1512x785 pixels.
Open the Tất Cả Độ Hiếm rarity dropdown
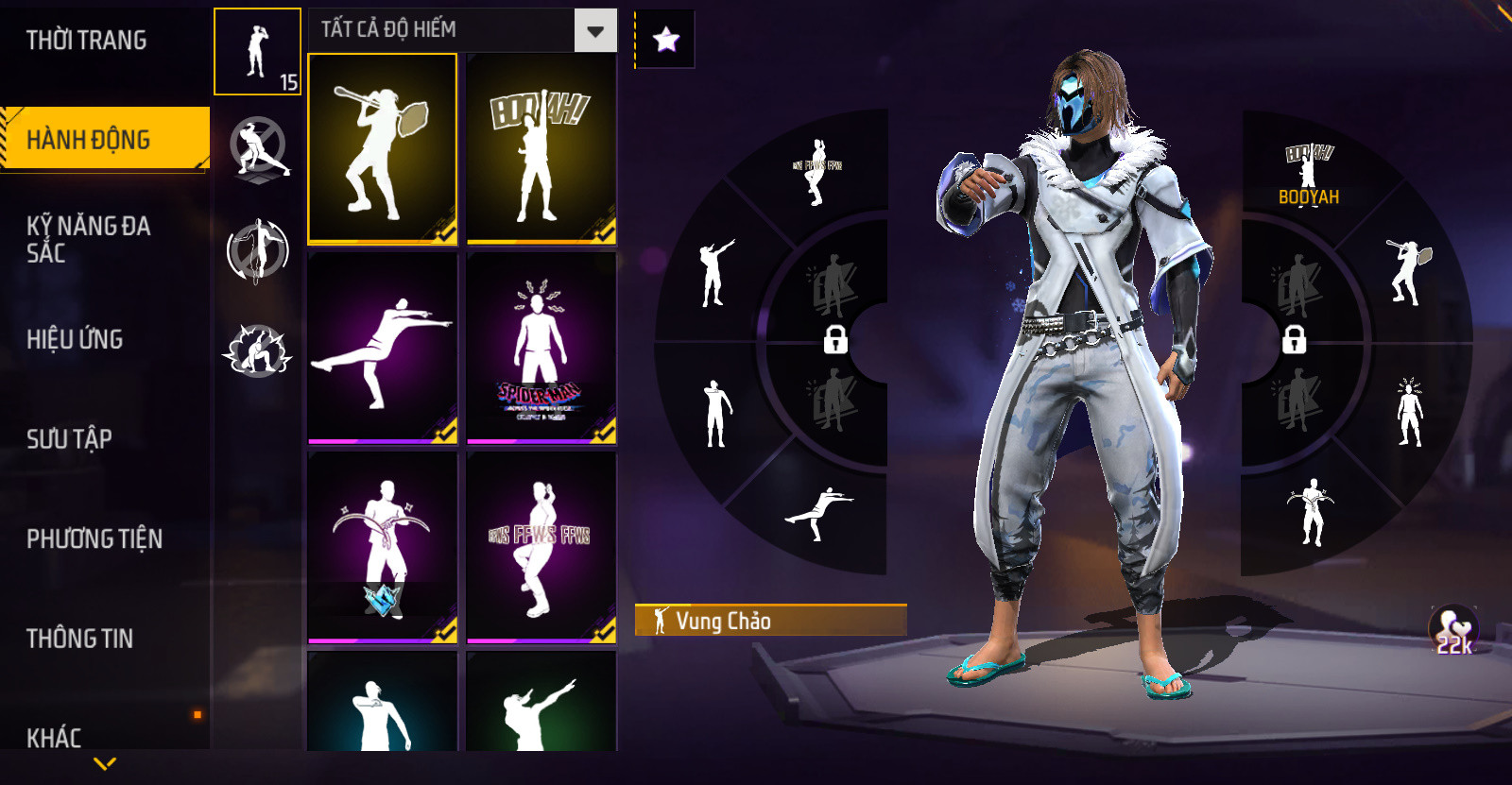click(595, 31)
